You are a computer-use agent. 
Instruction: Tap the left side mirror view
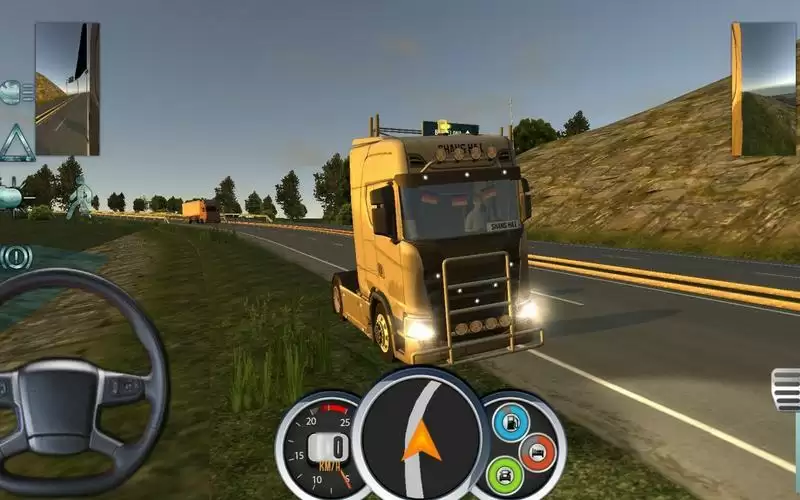(67, 89)
